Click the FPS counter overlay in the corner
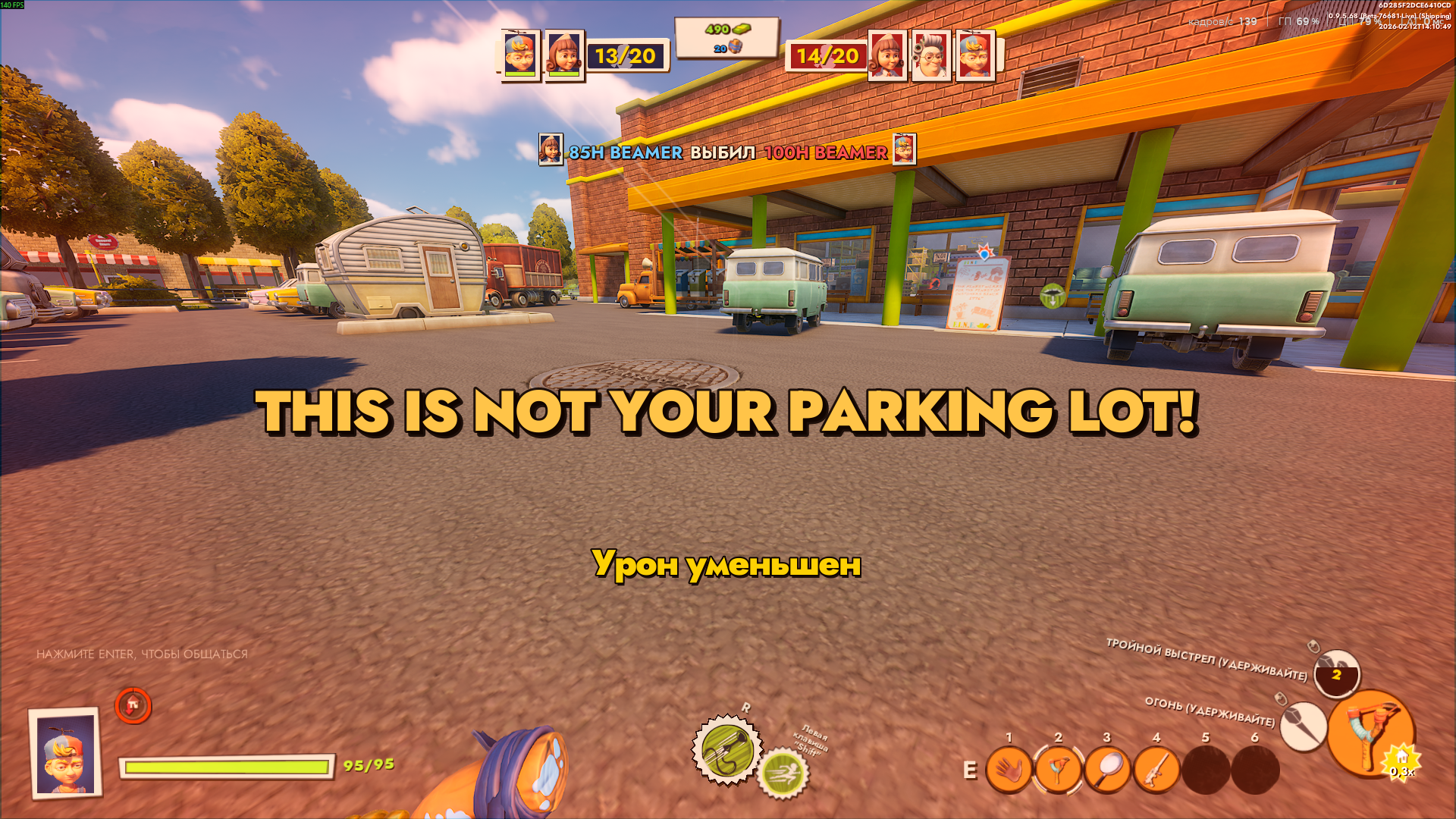Screen dimensions: 1456x819 [13, 5]
